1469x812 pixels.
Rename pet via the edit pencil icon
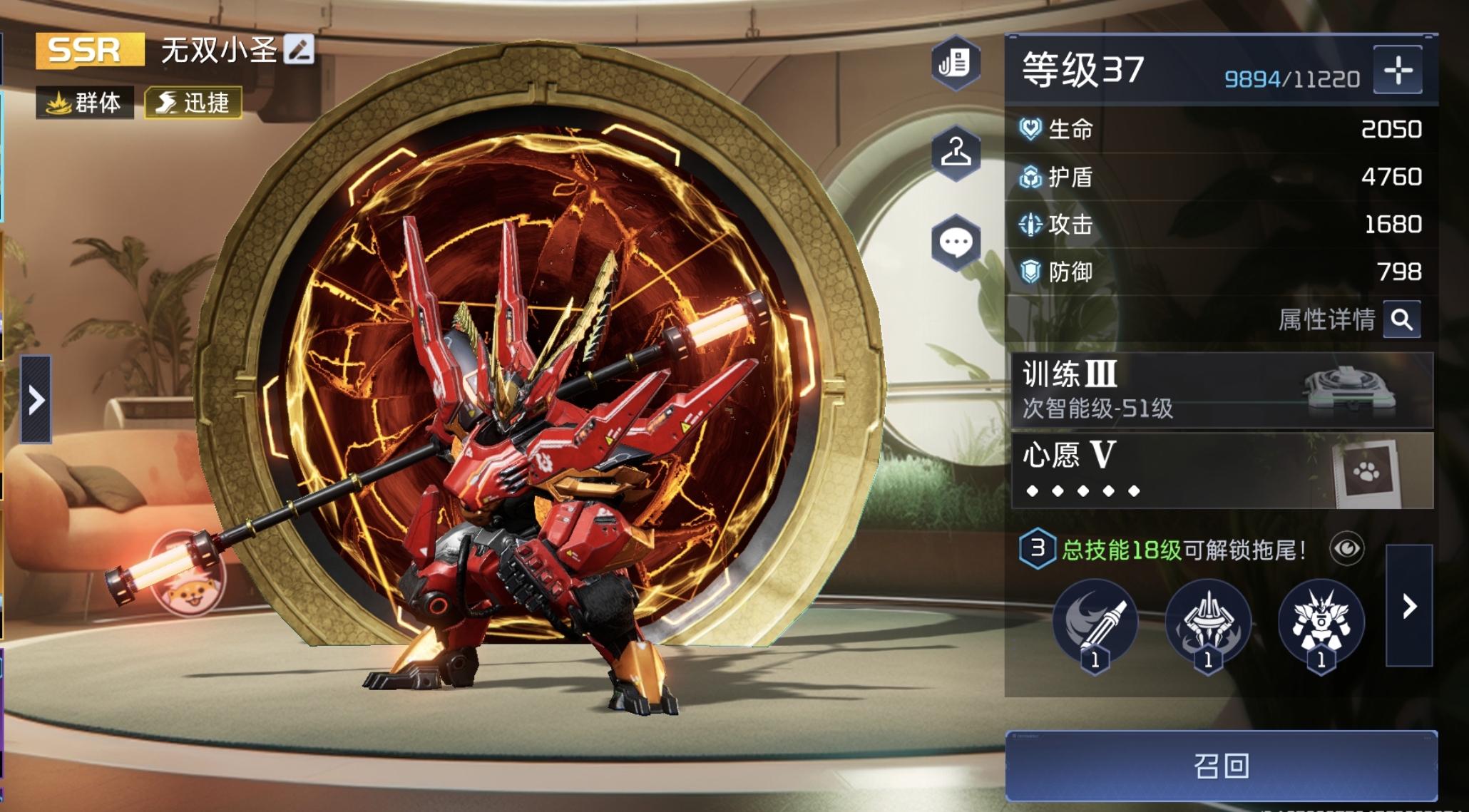(299, 50)
